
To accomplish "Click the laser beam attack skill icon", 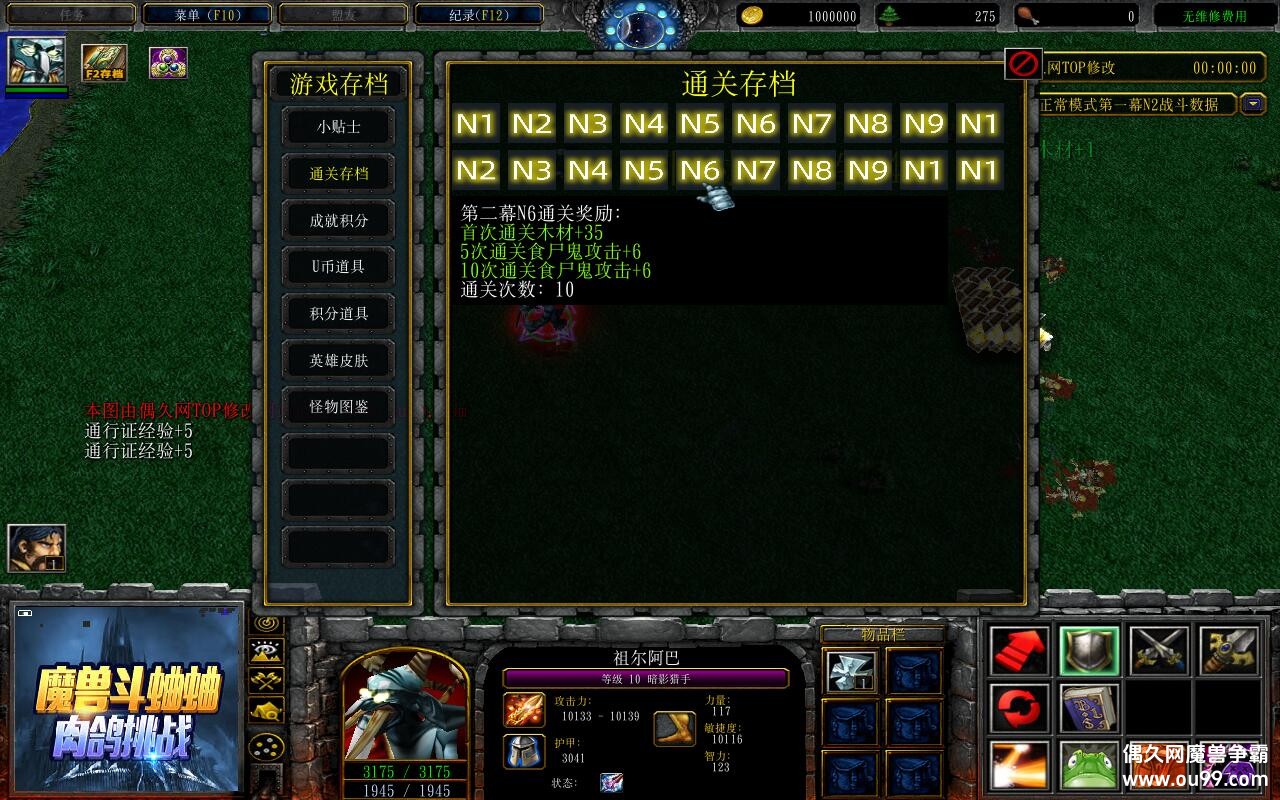I will click(x=1017, y=765).
